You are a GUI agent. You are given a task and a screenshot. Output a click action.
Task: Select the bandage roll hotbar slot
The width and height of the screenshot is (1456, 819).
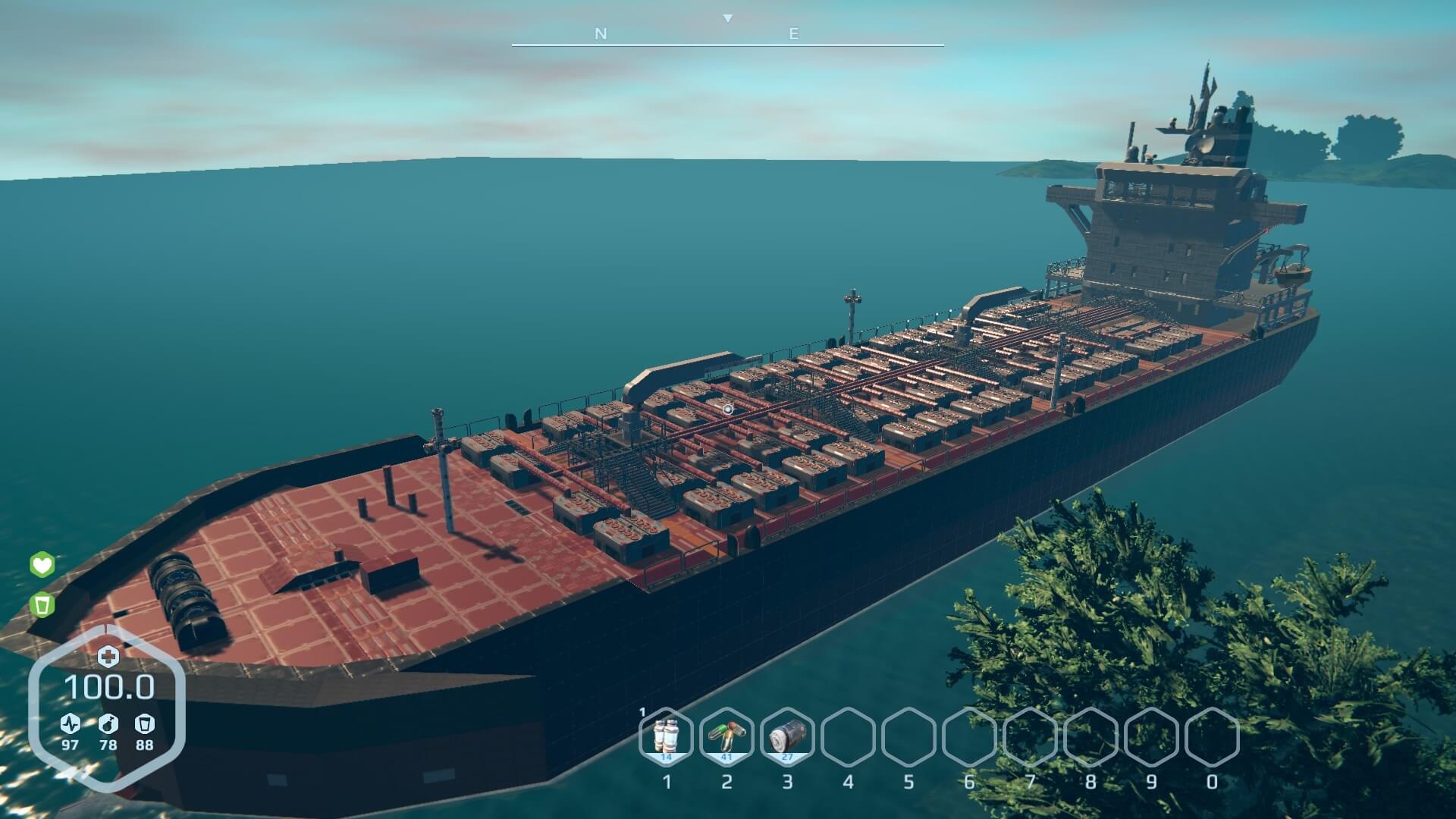[x=786, y=736]
